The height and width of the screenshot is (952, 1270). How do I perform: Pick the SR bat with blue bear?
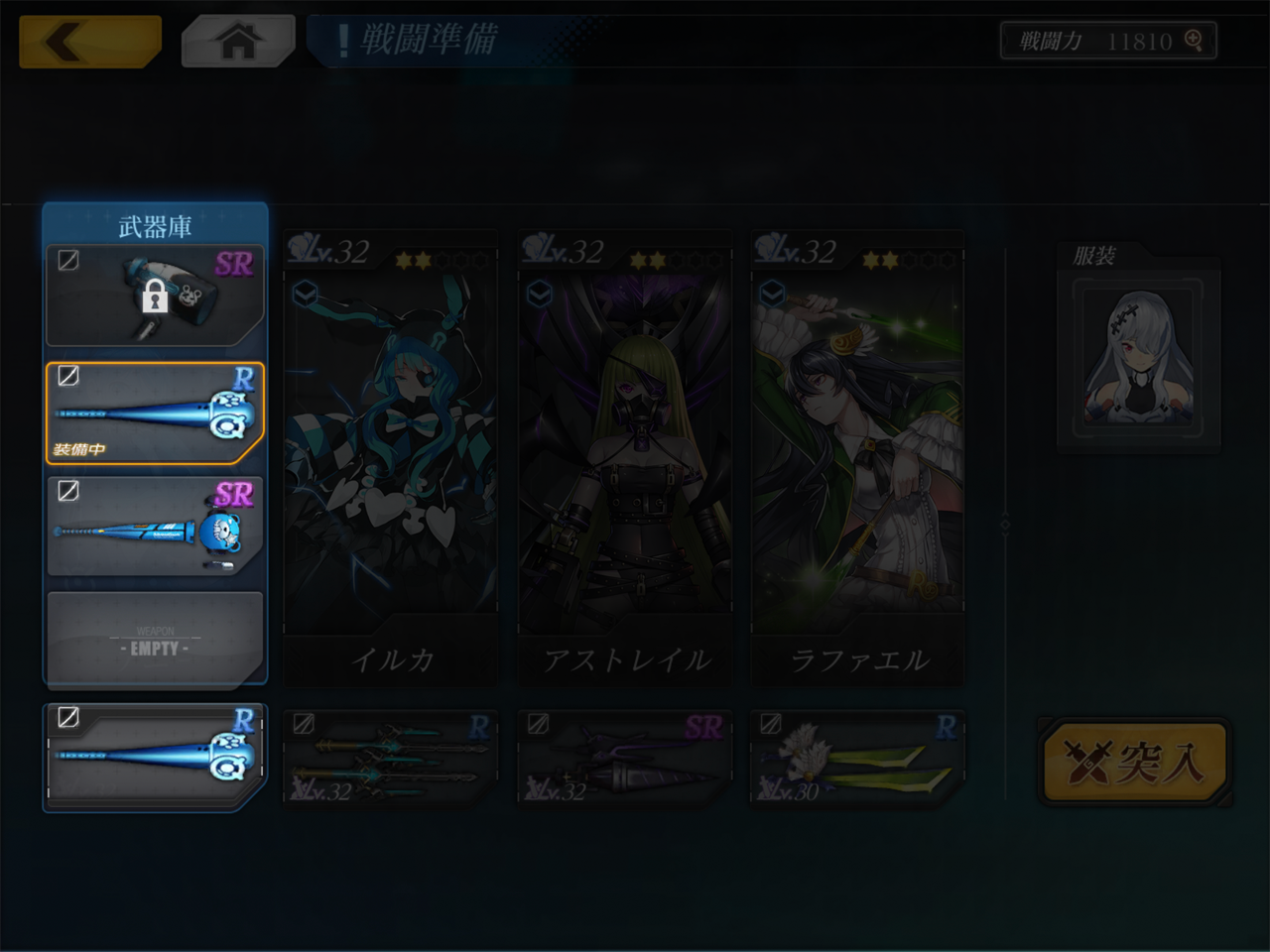coord(155,527)
